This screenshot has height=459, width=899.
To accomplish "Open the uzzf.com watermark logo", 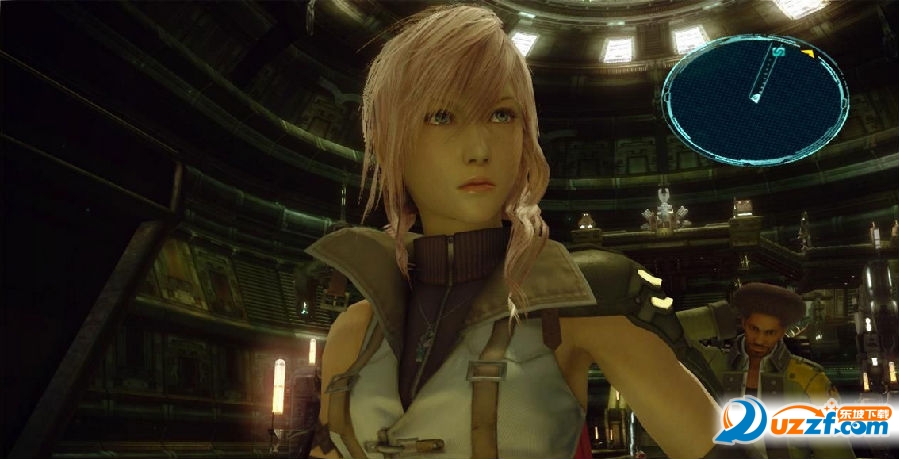I will (801, 420).
